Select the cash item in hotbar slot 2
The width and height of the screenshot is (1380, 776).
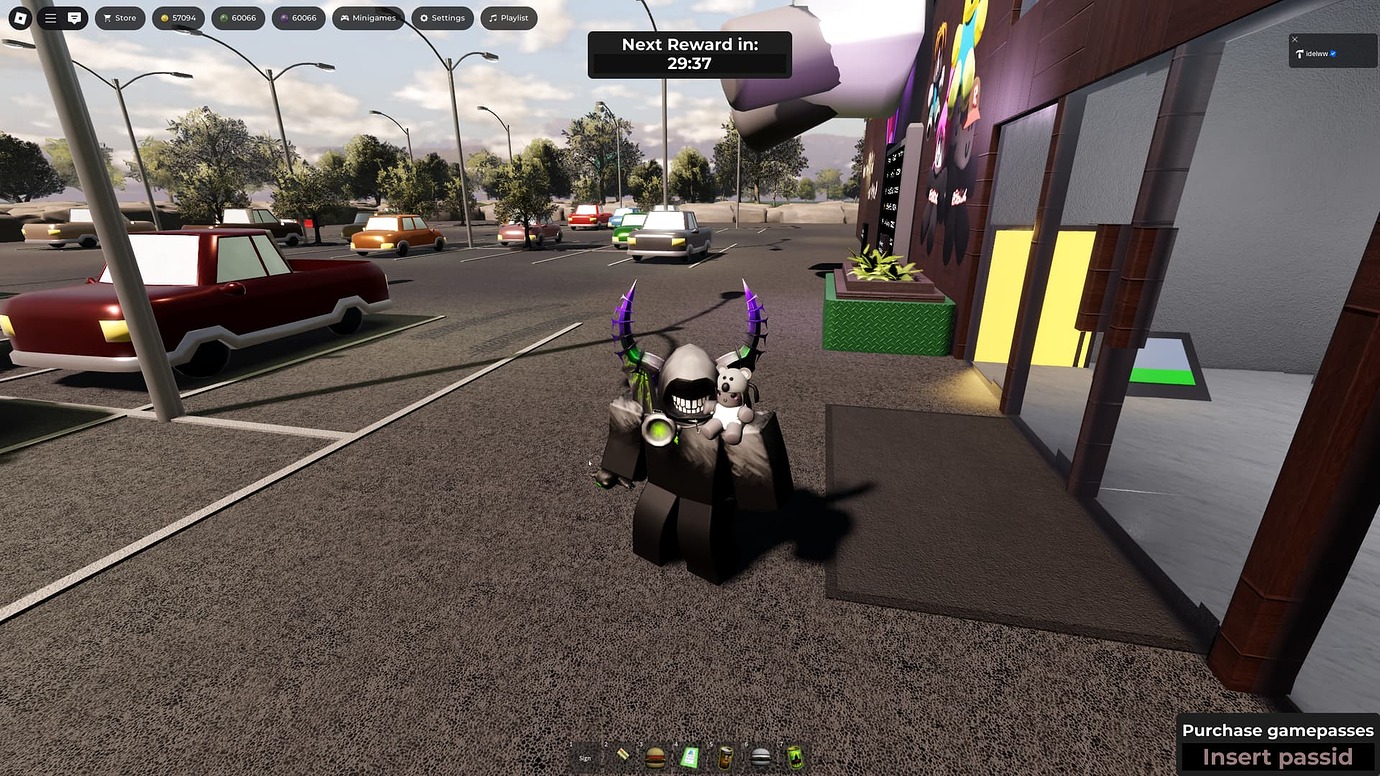(x=623, y=755)
